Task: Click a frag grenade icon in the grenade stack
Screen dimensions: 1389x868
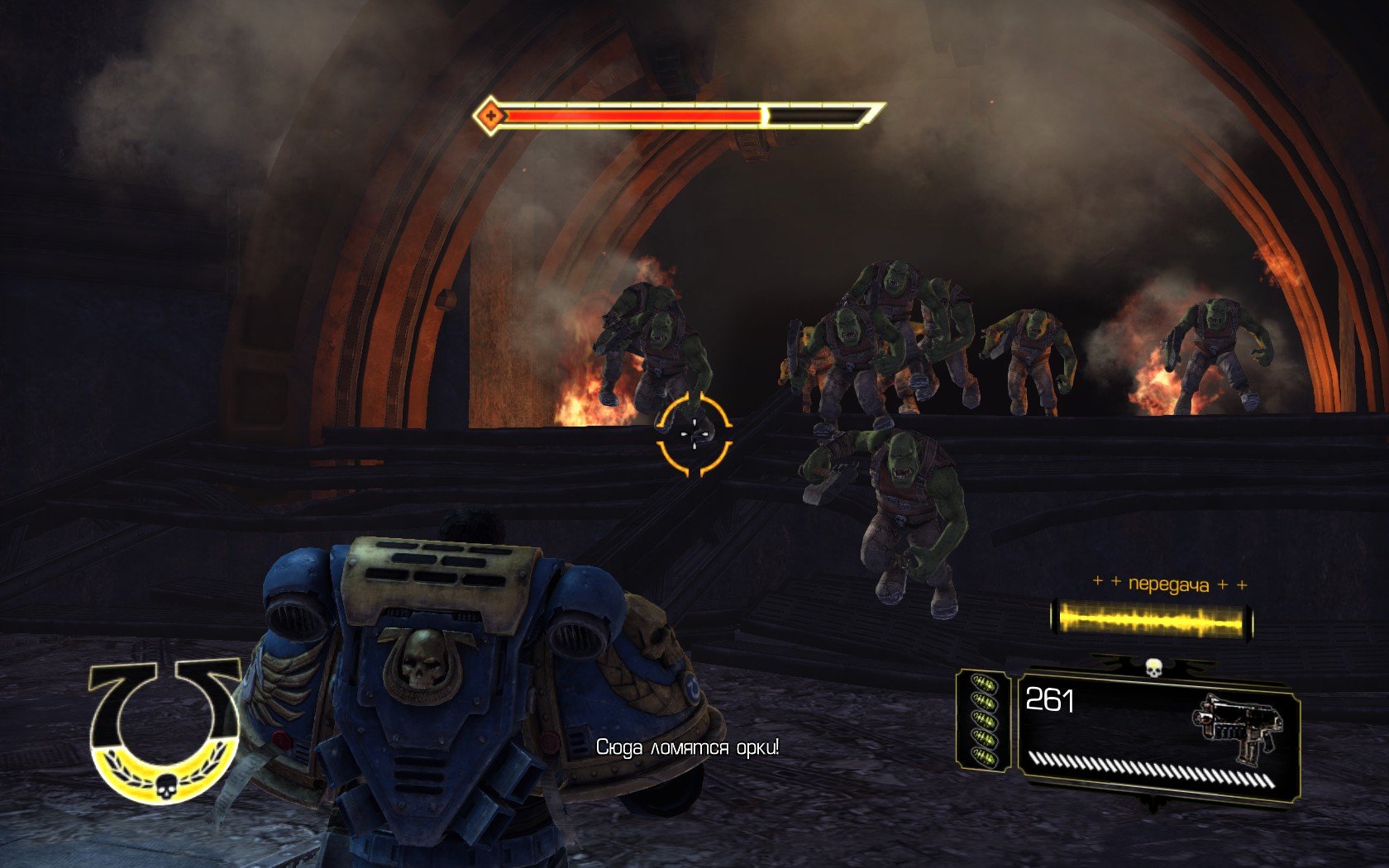Action: [986, 719]
